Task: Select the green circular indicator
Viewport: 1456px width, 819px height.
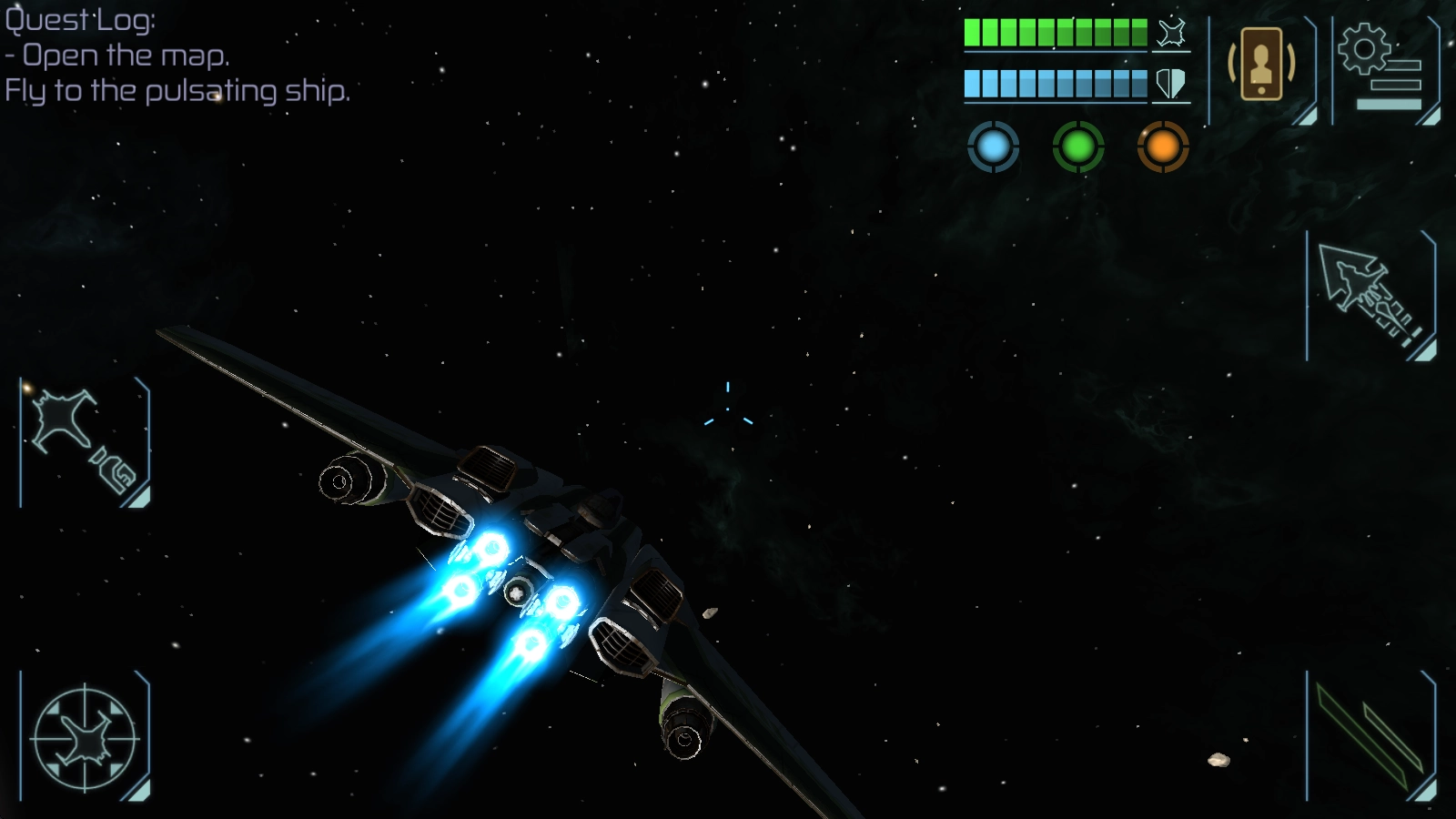Action: 1077,147
